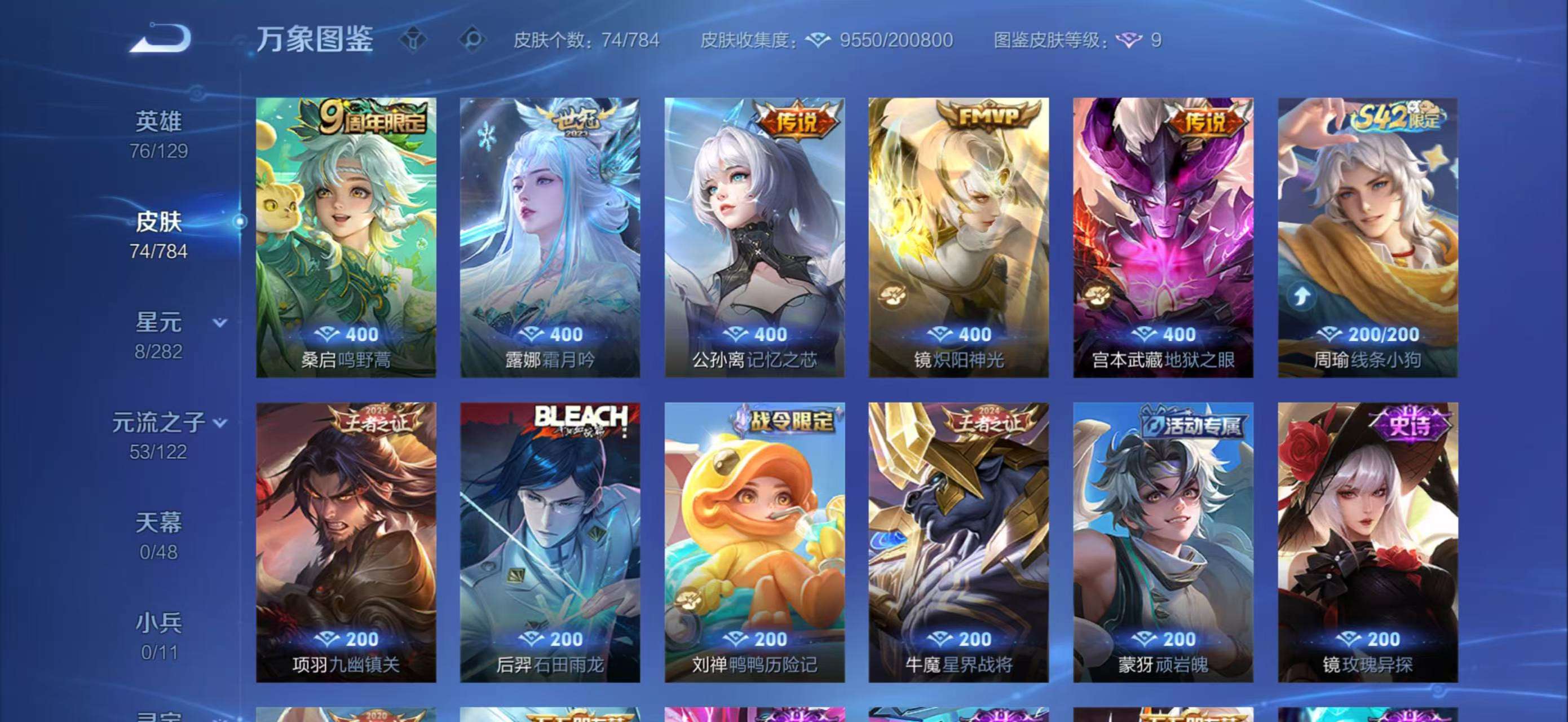Open the 桑启鸣野蒿 skin card
This screenshot has height=722, width=1568.
[x=346, y=237]
